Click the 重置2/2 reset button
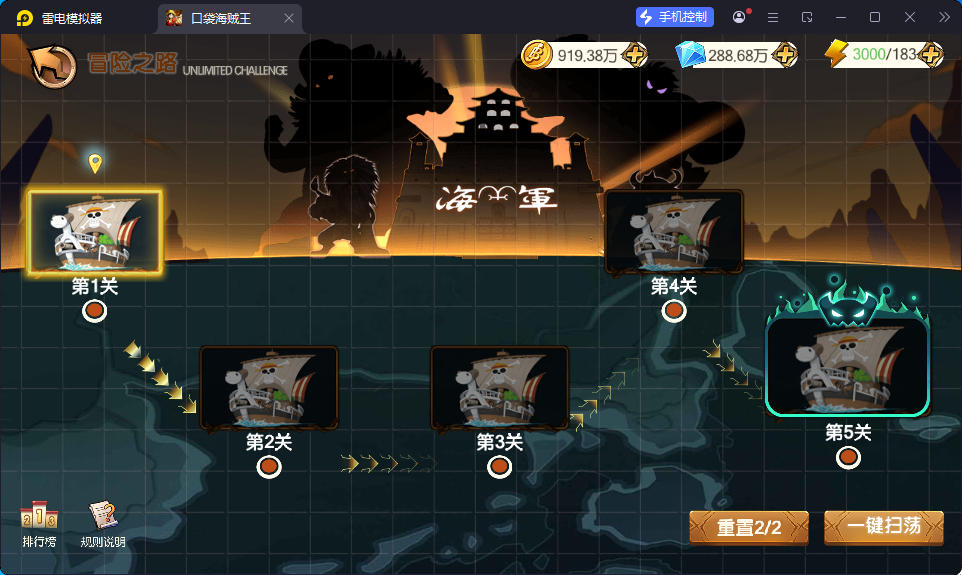 point(749,527)
